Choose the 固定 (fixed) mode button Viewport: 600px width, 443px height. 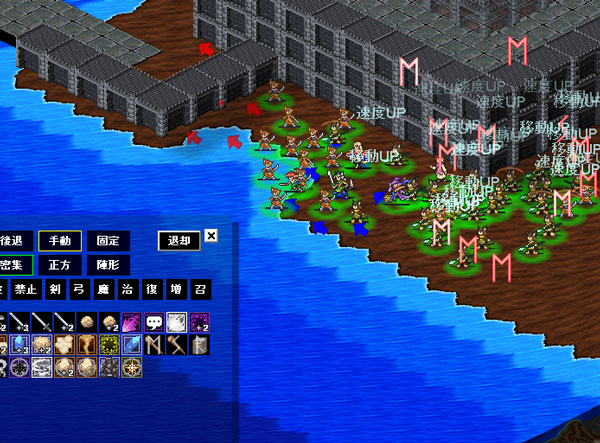[107, 241]
